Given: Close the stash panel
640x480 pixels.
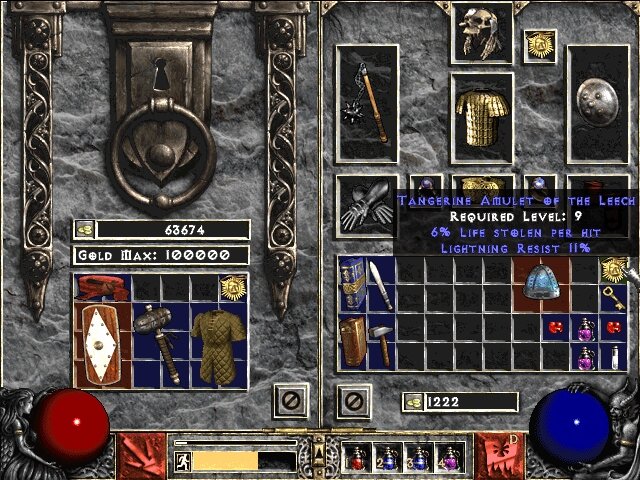Looking at the screenshot, I should [287, 402].
